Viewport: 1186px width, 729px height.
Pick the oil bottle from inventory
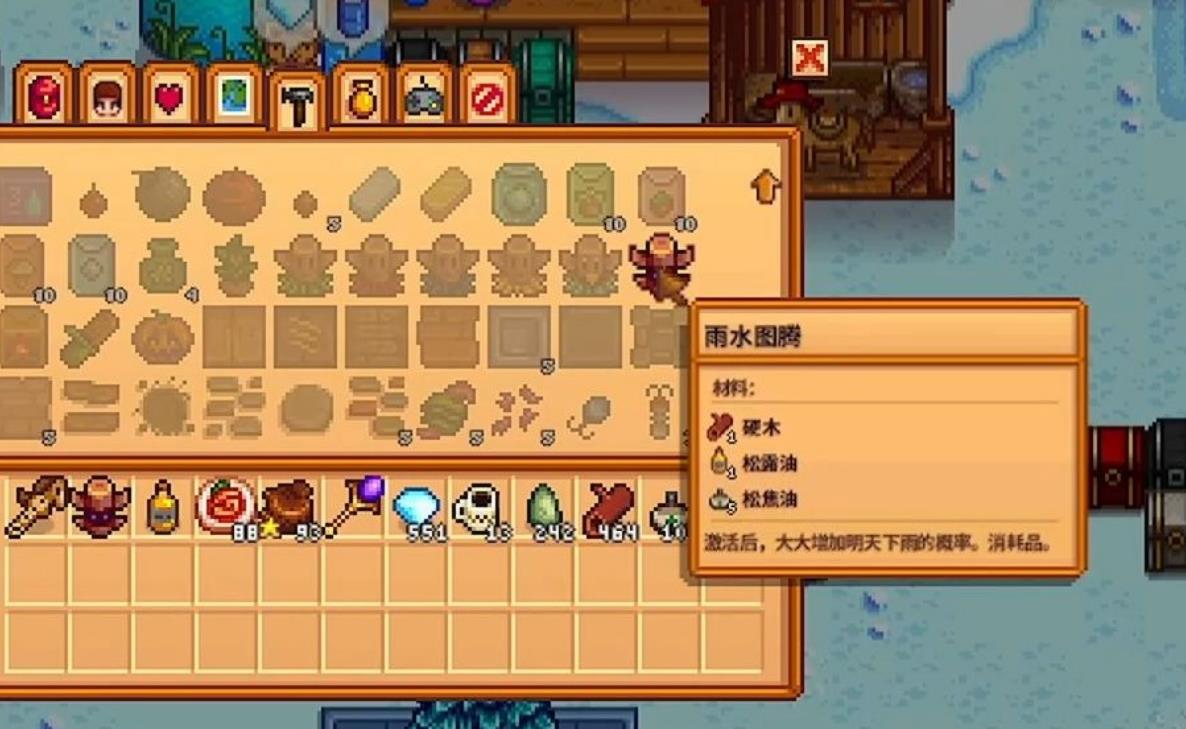pyautogui.click(x=162, y=507)
